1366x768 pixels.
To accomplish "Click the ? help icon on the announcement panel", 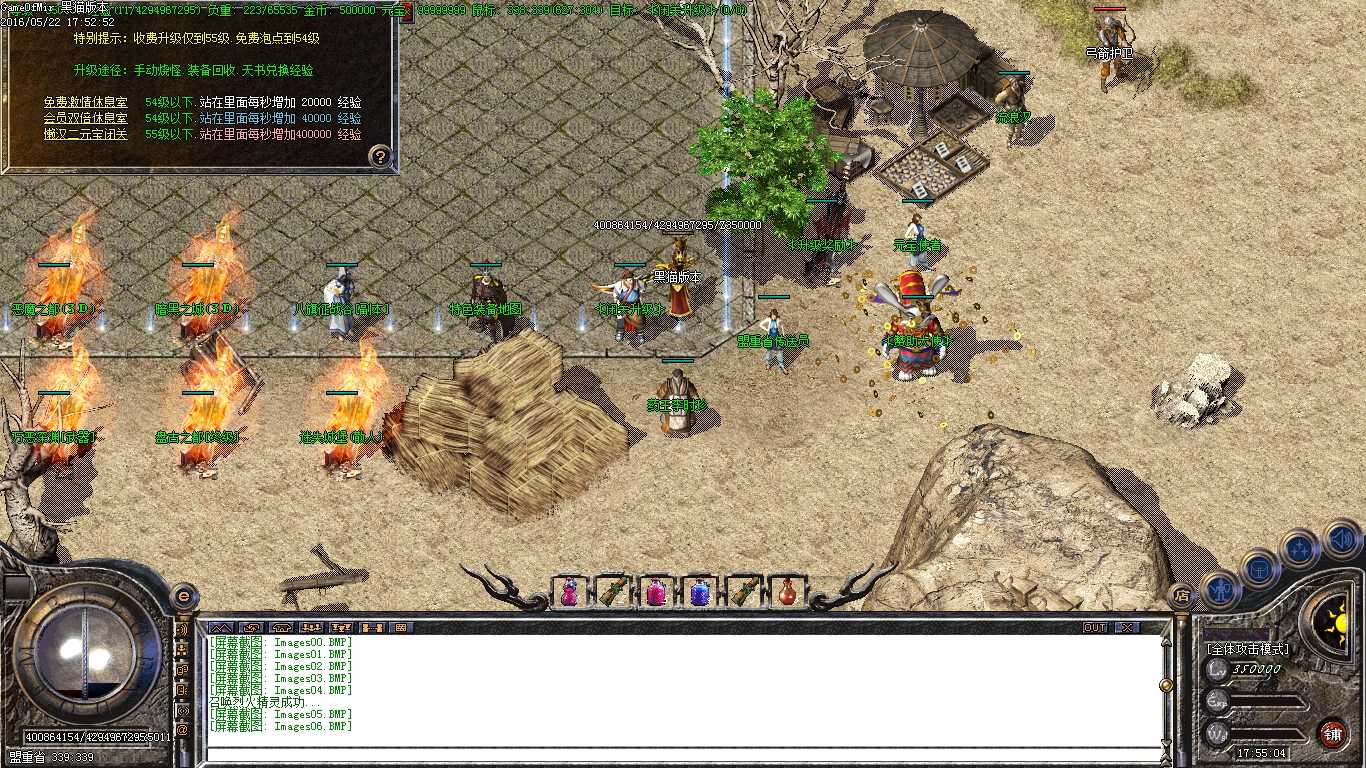I will [378, 155].
